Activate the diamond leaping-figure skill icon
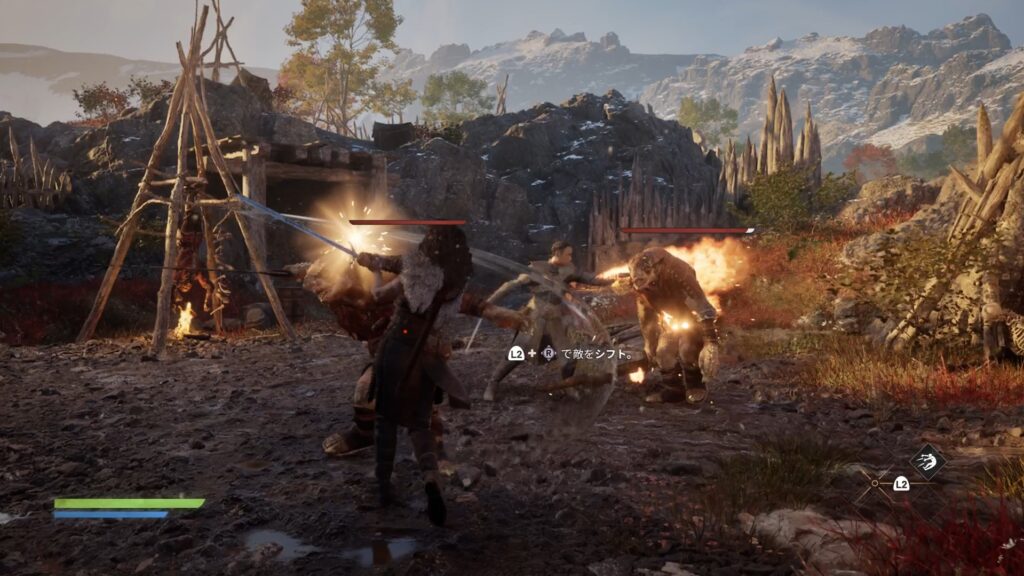 [x=926, y=461]
